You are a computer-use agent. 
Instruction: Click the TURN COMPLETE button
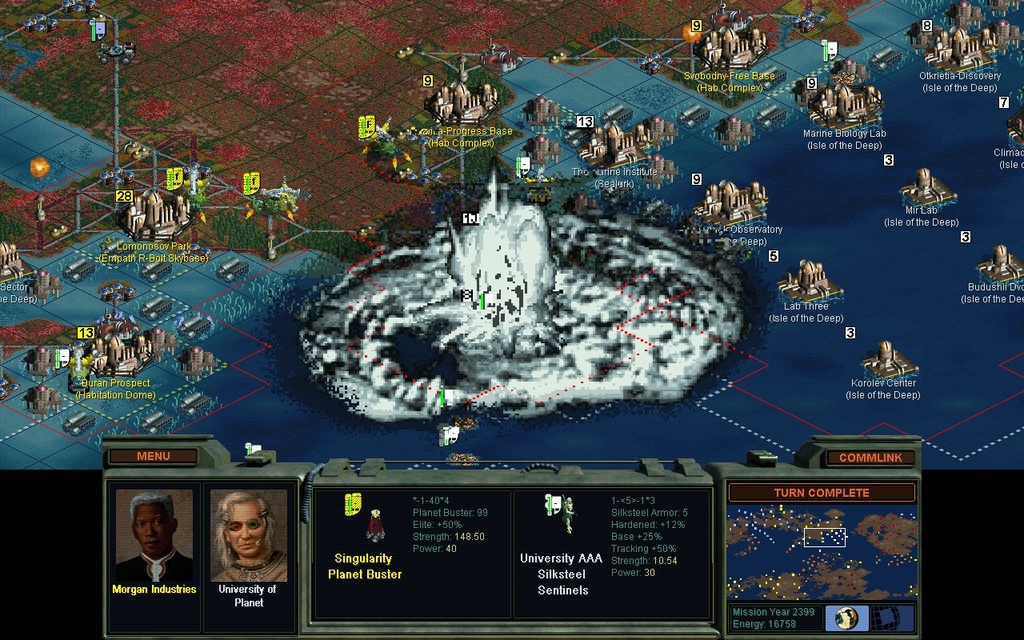click(x=821, y=493)
